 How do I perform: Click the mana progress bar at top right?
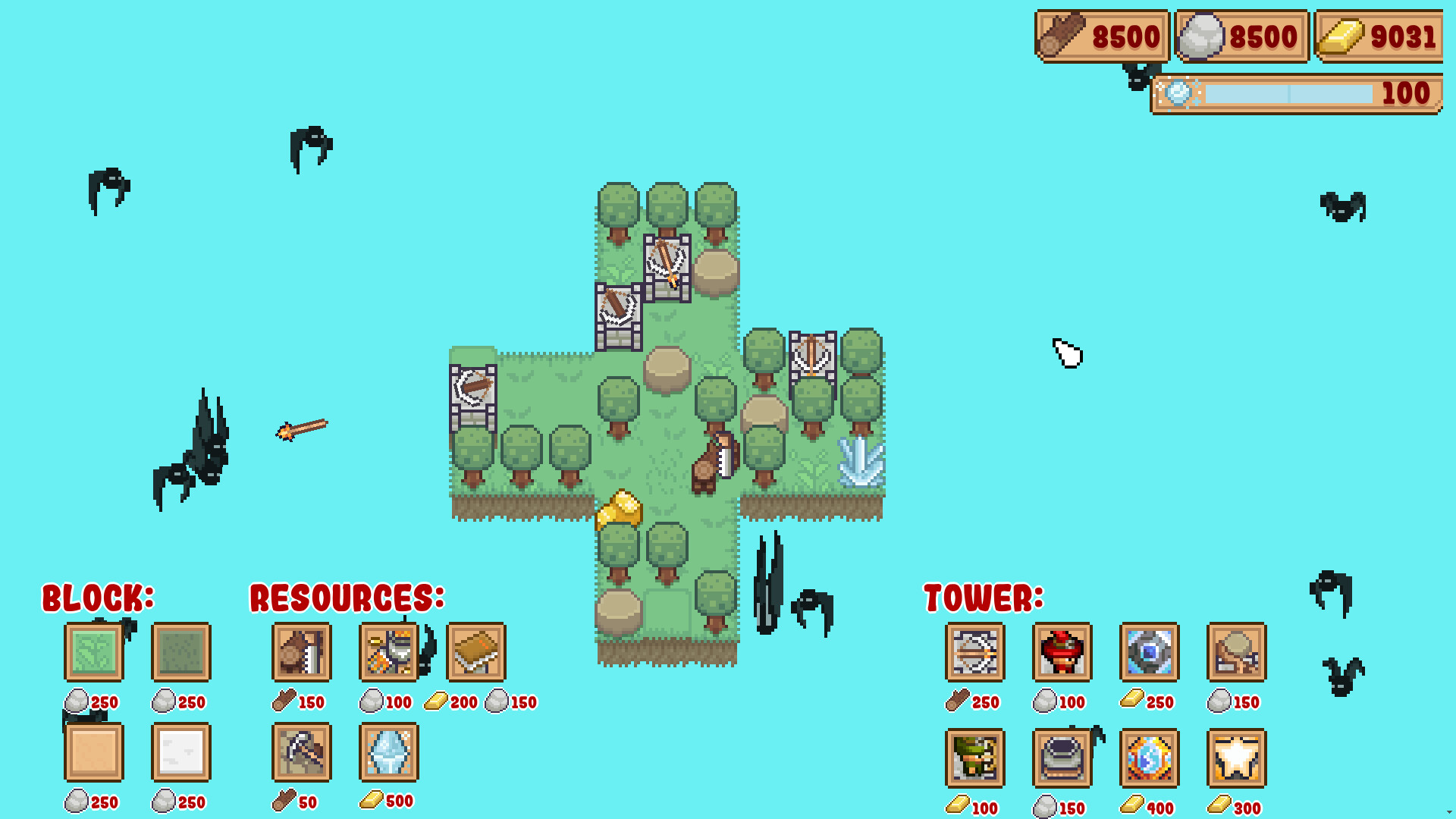(1289, 93)
